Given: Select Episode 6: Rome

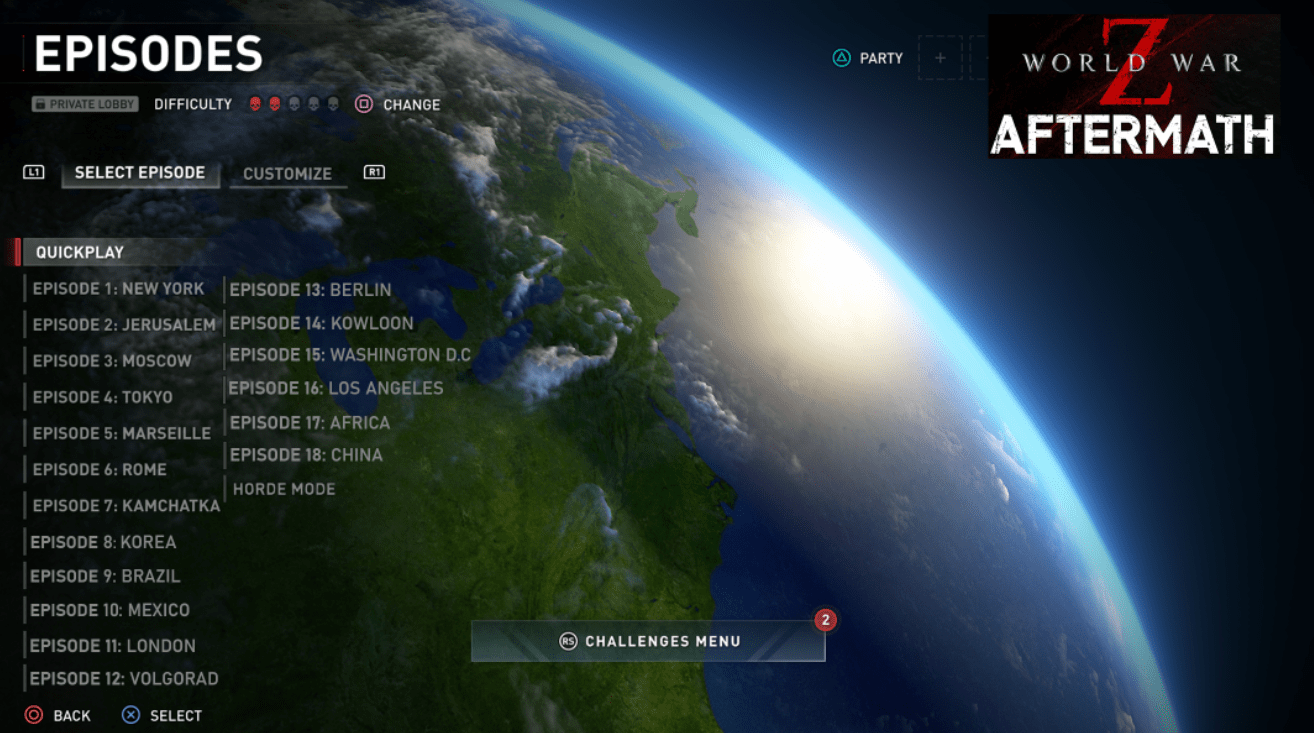Looking at the screenshot, I should tap(100, 469).
